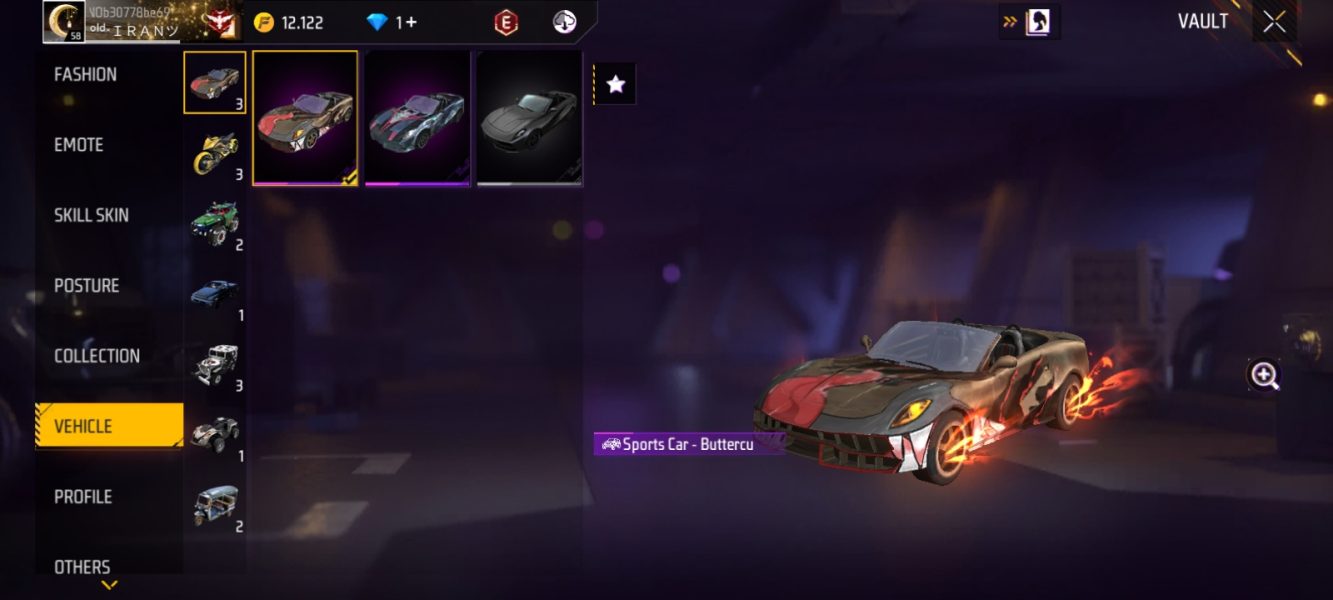Image resolution: width=1333 pixels, height=600 pixels.
Task: Pick the dark blue pickup truck type
Action: coord(215,294)
